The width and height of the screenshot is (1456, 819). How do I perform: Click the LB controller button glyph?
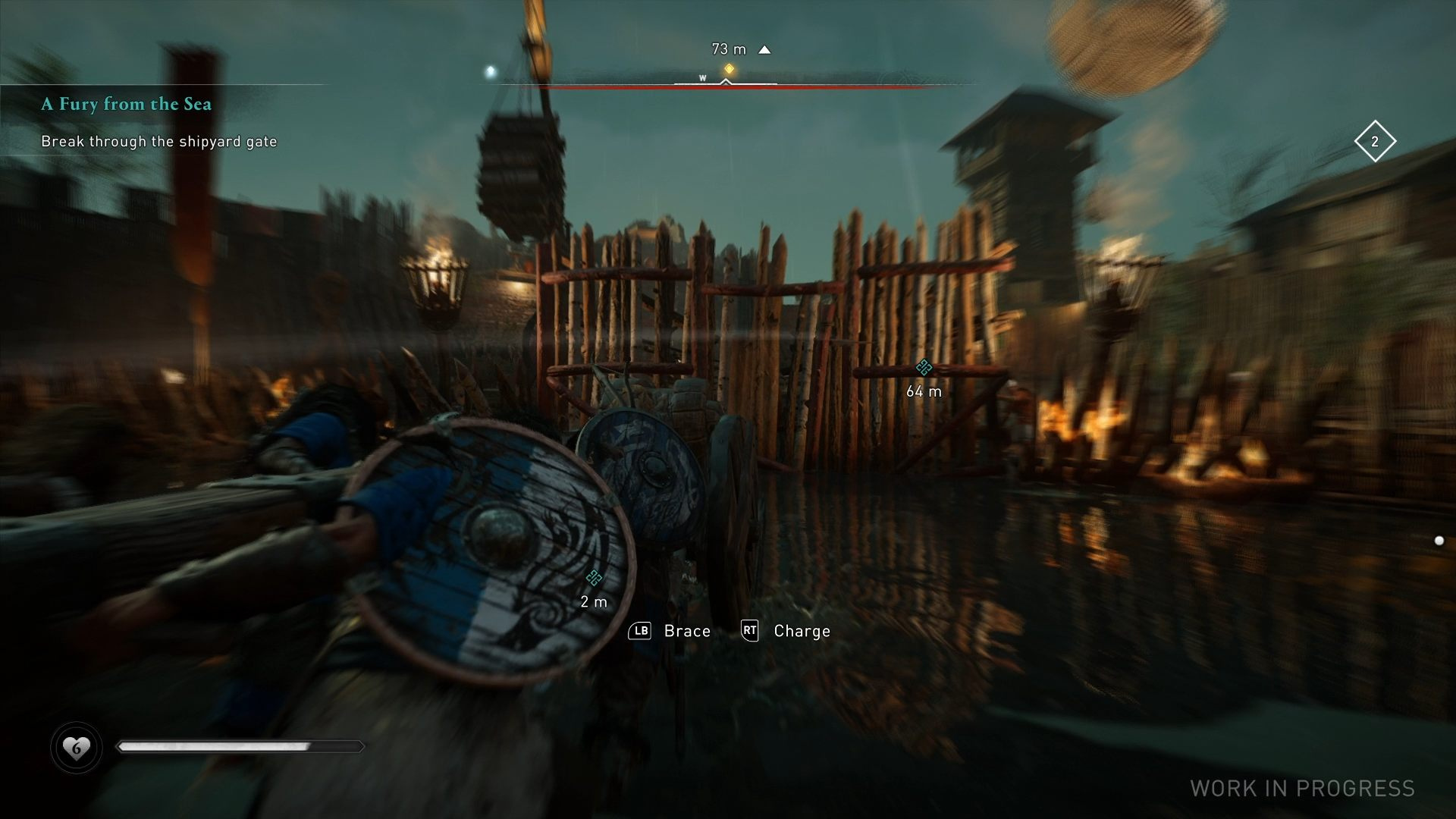coord(639,631)
